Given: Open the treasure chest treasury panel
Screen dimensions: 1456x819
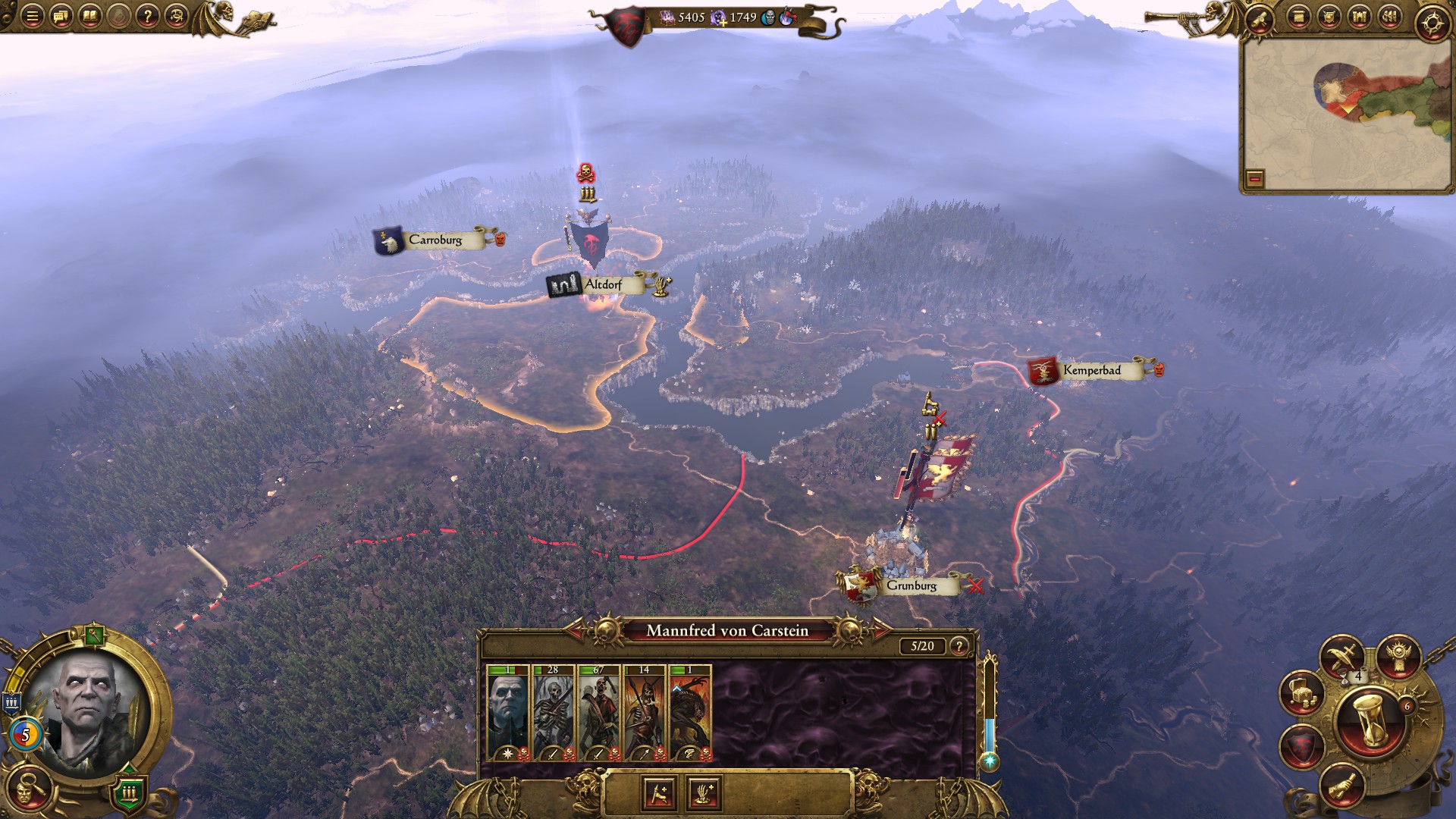Looking at the screenshot, I should [x=1301, y=692].
